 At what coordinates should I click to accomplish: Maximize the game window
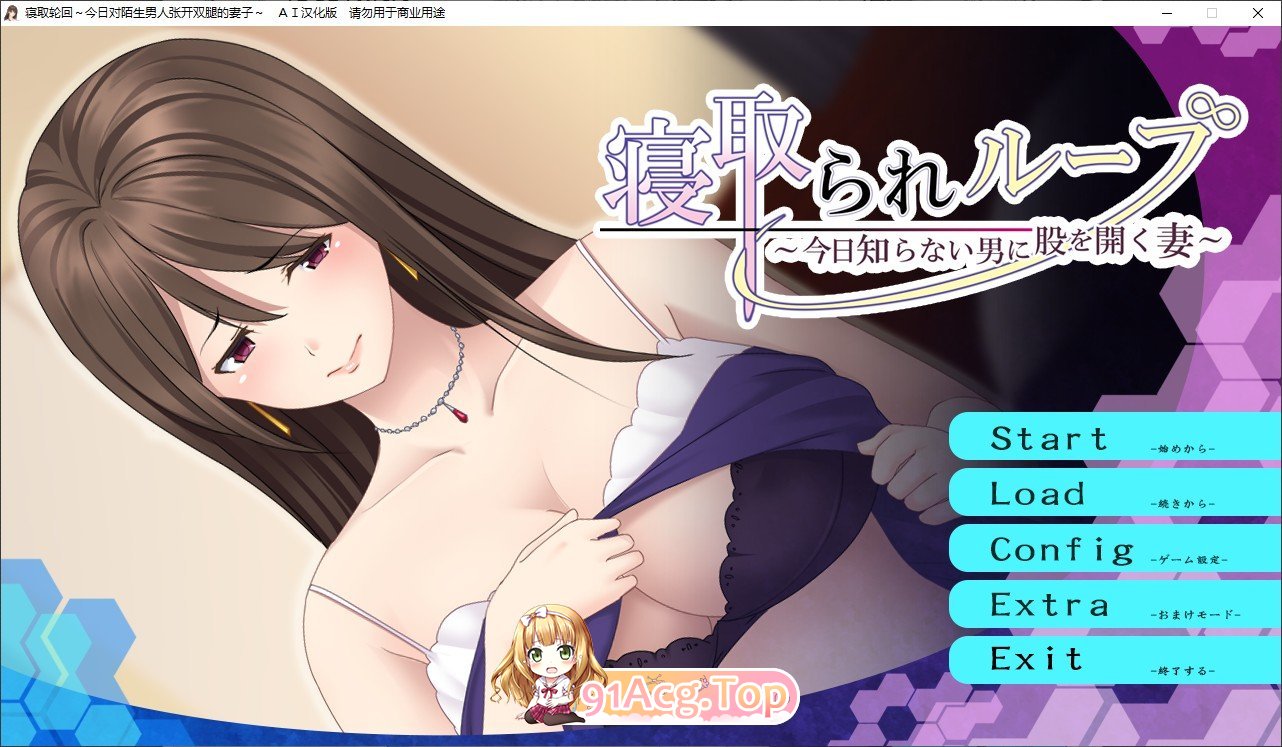point(1211,13)
